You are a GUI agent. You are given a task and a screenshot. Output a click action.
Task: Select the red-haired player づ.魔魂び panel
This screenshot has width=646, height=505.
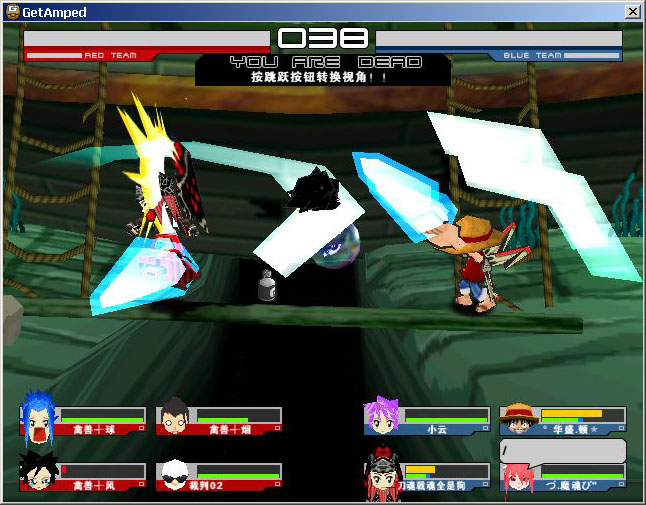click(563, 478)
